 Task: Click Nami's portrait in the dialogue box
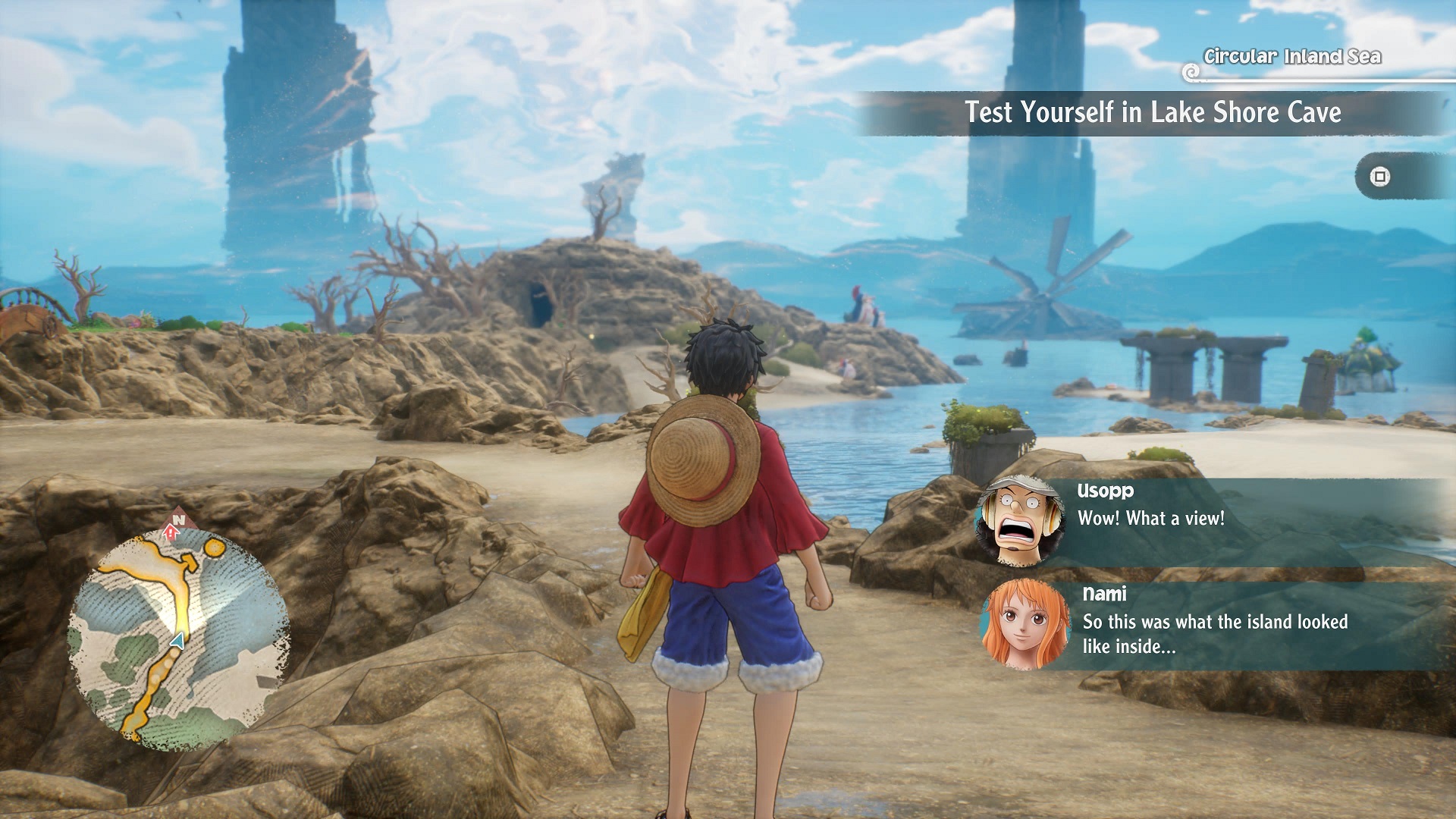click(x=1025, y=625)
